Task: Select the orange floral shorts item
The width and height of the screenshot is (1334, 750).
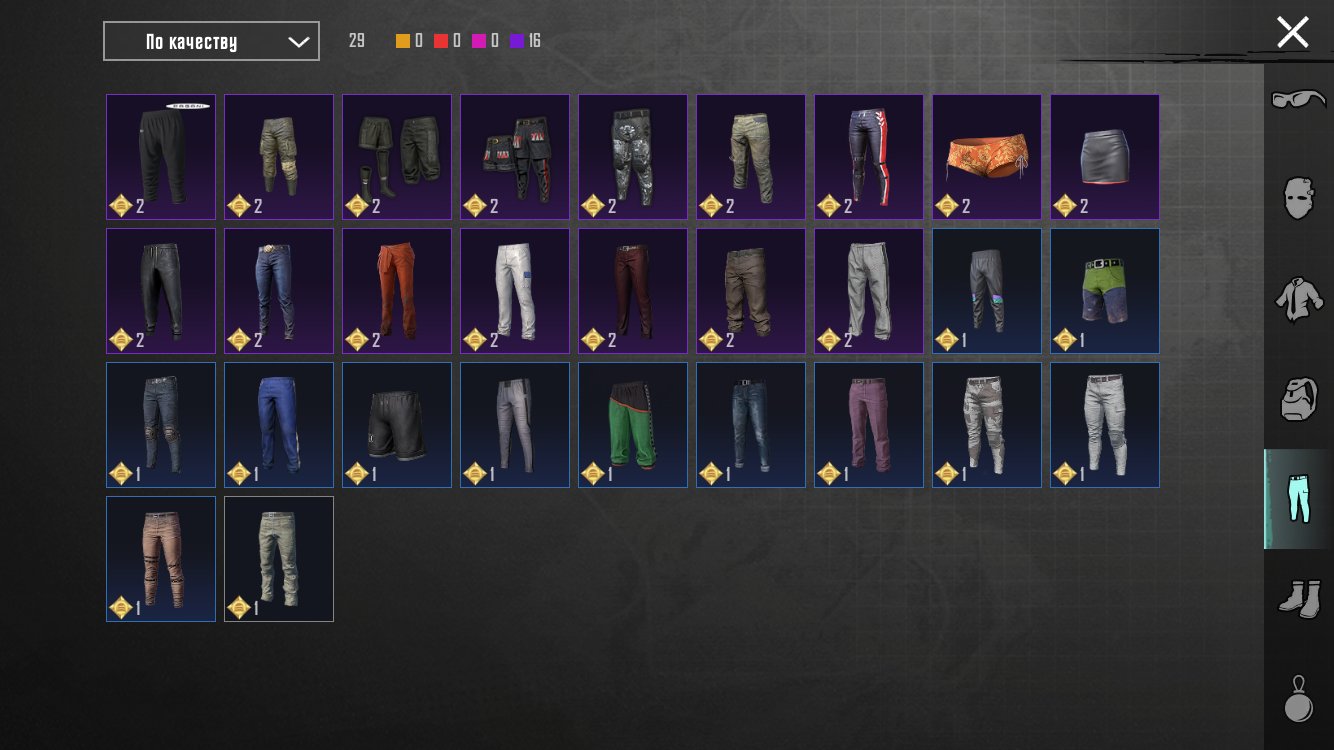Action: tap(987, 157)
